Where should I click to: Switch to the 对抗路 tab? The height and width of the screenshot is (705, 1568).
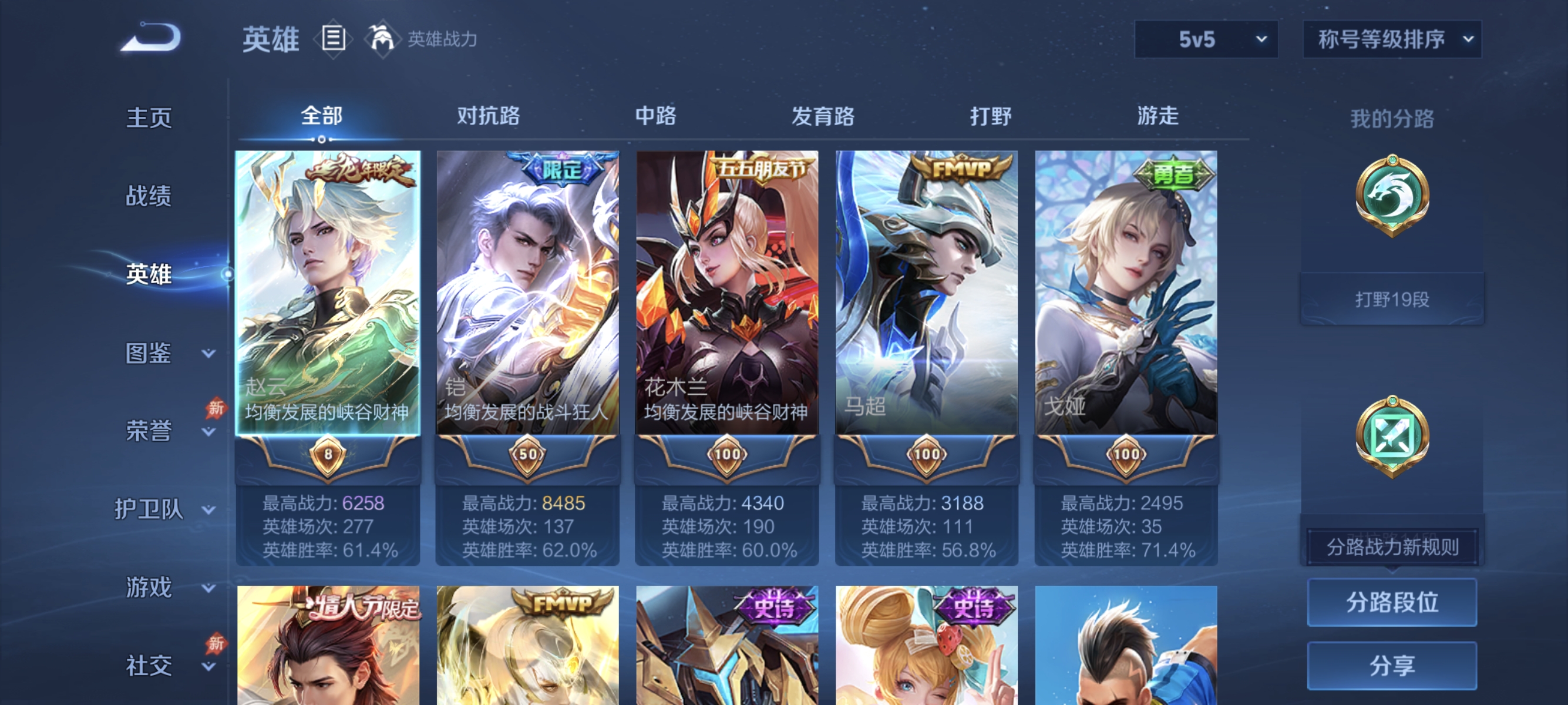coord(487,117)
